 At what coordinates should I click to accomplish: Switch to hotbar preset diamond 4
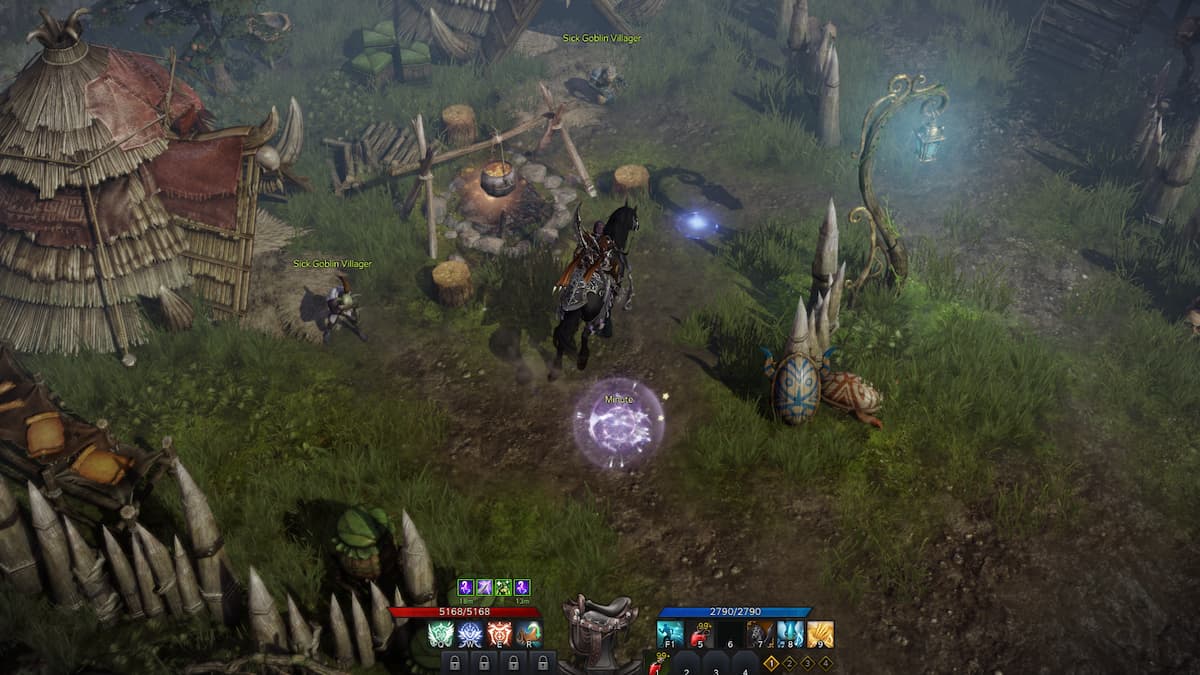point(825,662)
